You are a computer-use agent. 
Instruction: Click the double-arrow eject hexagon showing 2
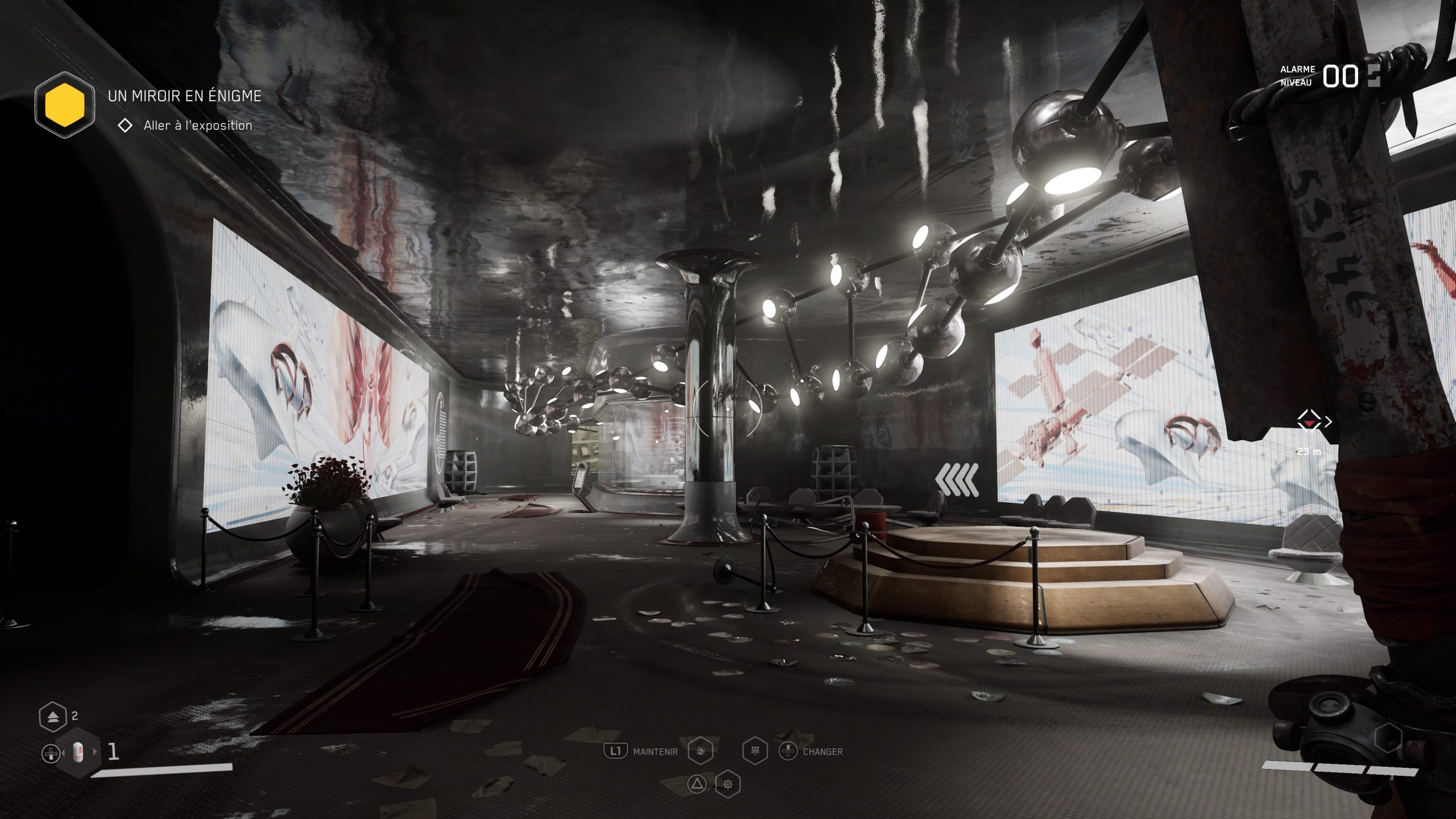[53, 716]
